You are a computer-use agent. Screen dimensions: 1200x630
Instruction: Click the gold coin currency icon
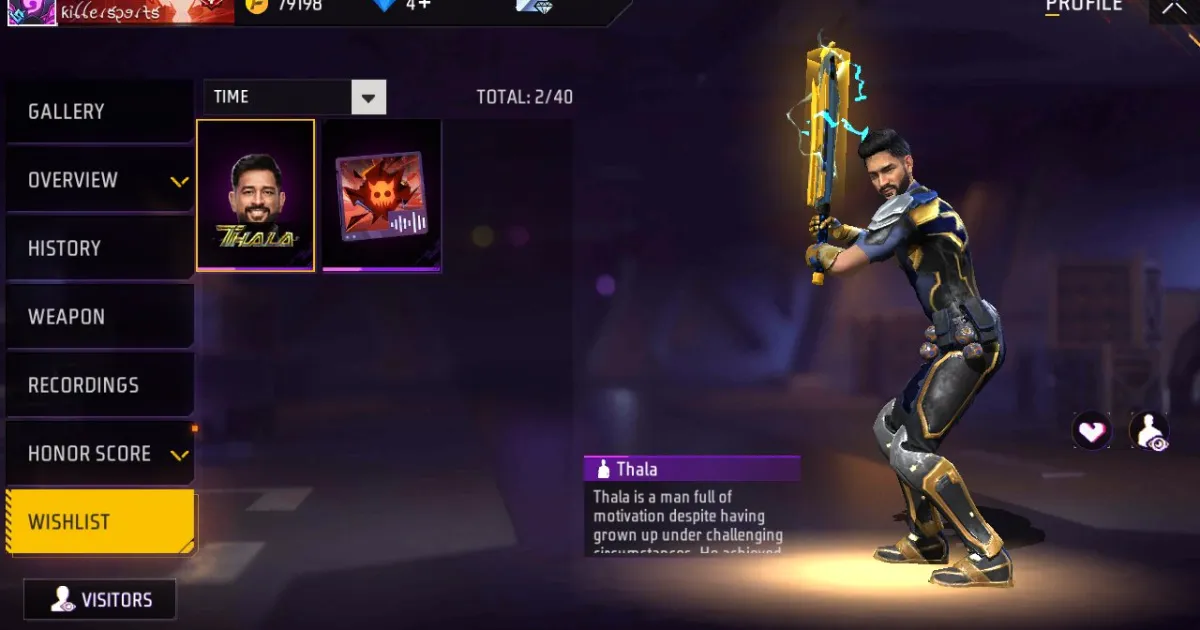[x=257, y=6]
